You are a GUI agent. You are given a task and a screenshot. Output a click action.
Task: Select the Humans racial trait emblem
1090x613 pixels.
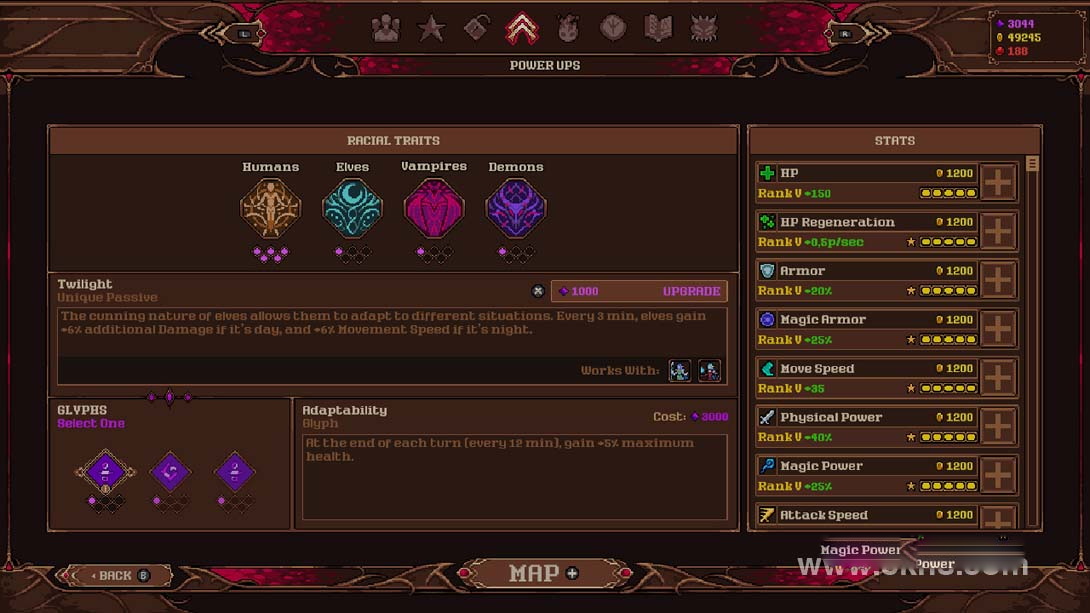(270, 208)
